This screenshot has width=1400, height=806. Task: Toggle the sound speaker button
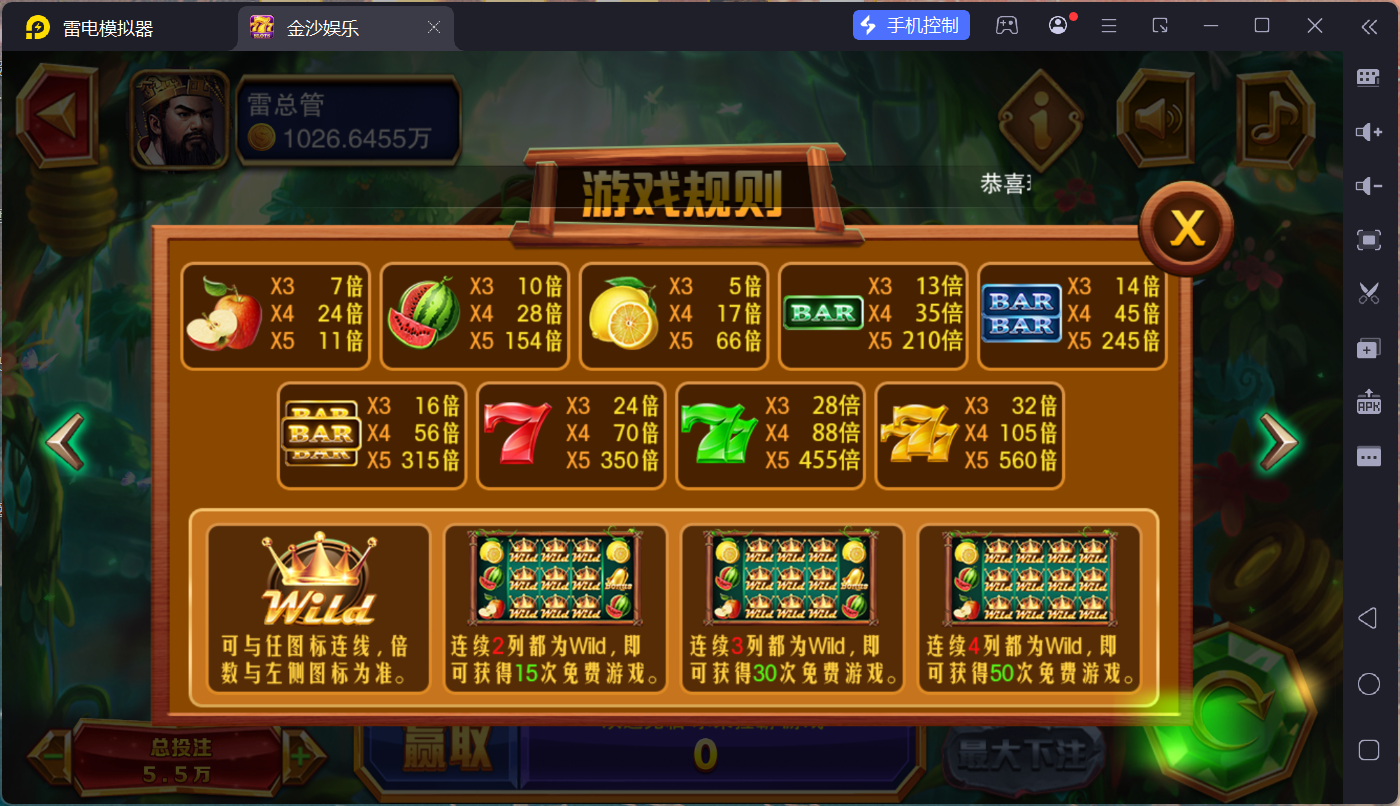click(x=1155, y=119)
